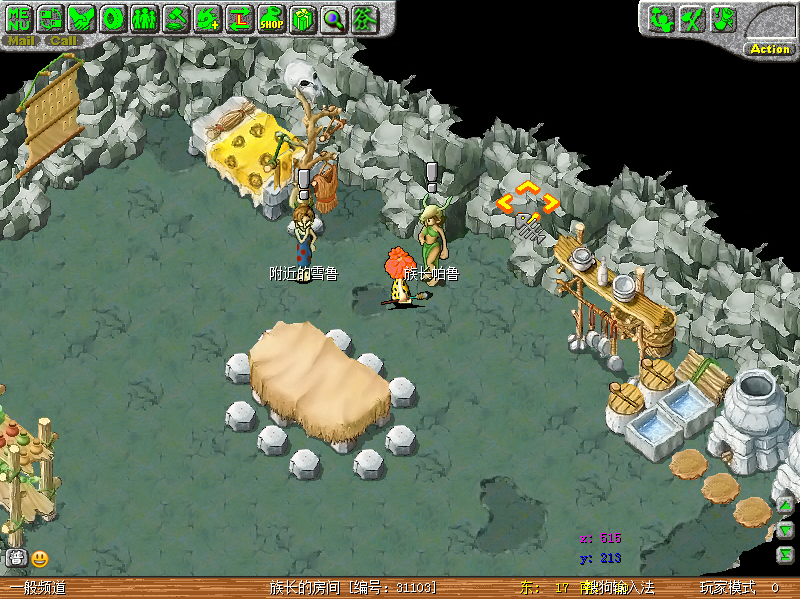The width and height of the screenshot is (800, 600).
Task: Click the crossed tools icon near Action
Action: coord(691,19)
